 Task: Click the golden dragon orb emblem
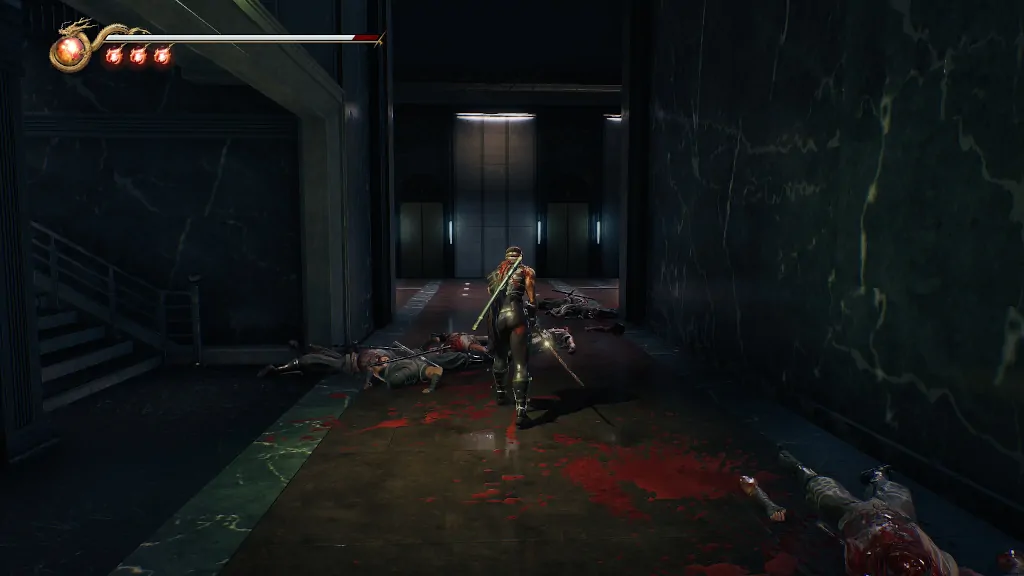[70, 50]
